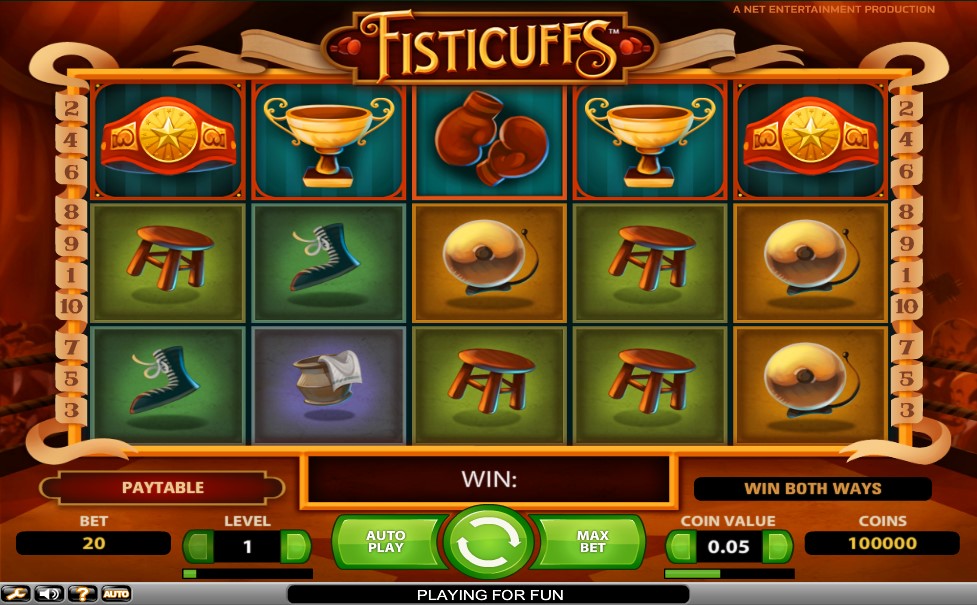Raise the Coin Value
977x605 pixels.
click(x=777, y=547)
